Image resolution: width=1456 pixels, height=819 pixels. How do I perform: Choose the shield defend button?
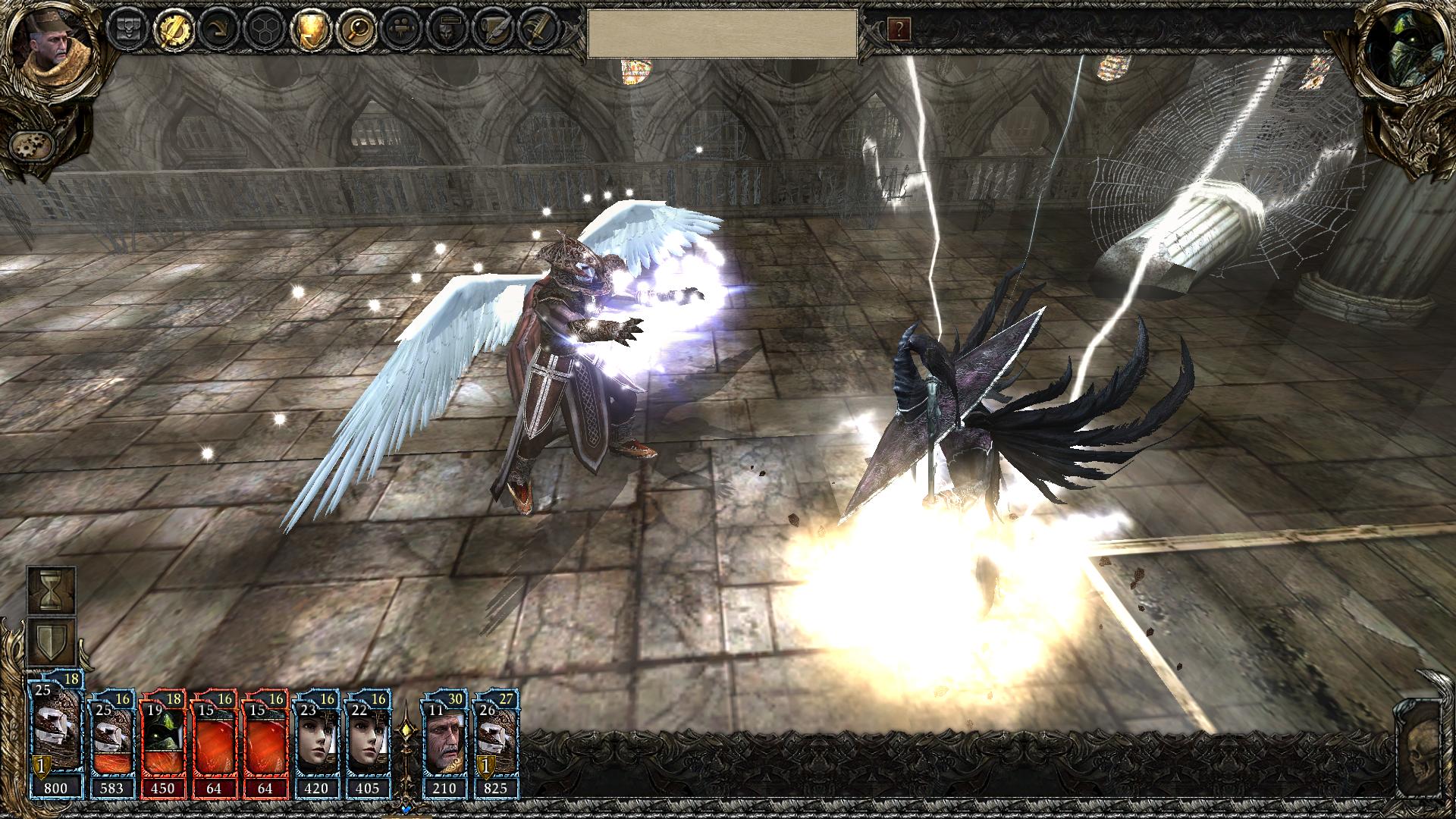[x=52, y=641]
